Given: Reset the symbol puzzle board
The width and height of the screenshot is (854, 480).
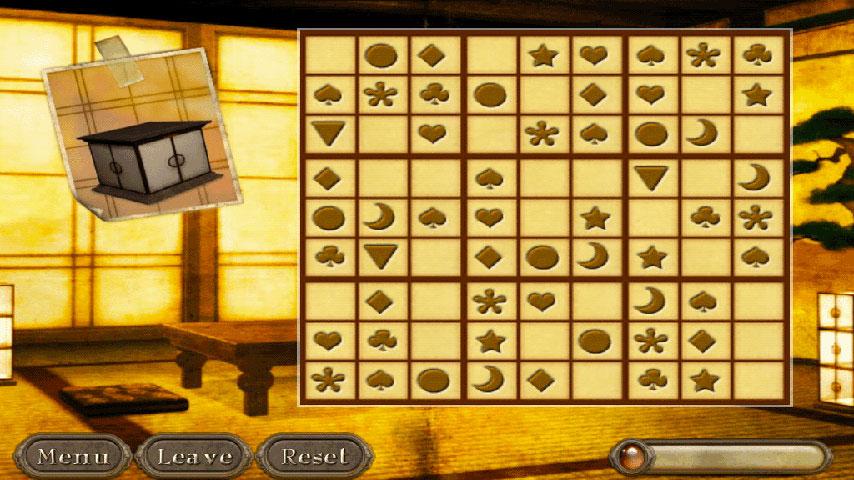Looking at the screenshot, I should click(315, 457).
